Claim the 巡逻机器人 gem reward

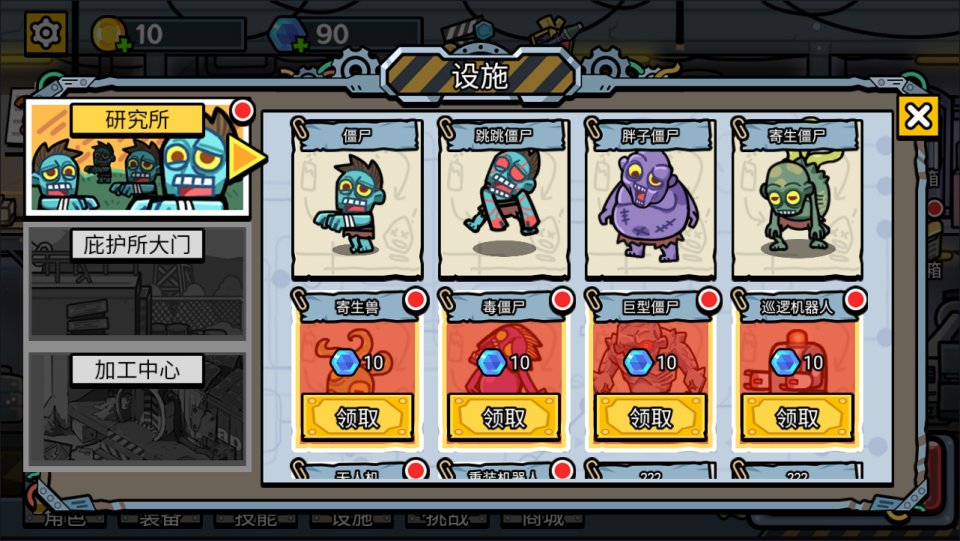797,417
